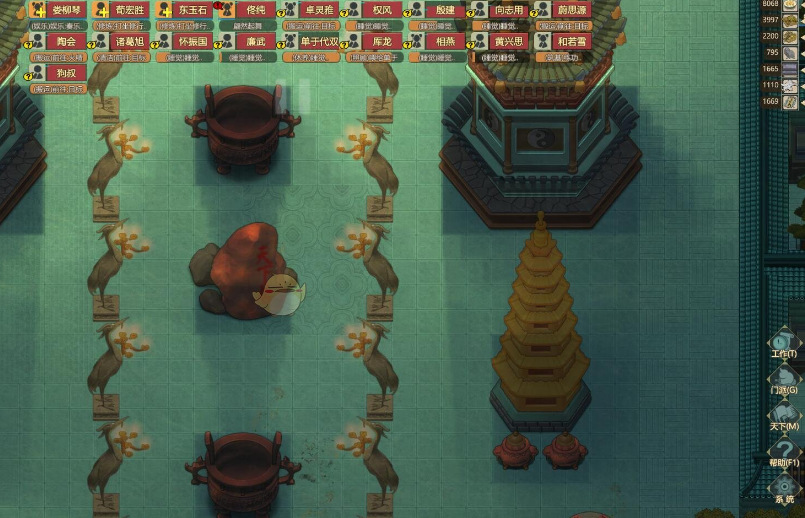805x518 pixels.
Task: Select disciple 佟纯 name tag
Action: [256, 10]
